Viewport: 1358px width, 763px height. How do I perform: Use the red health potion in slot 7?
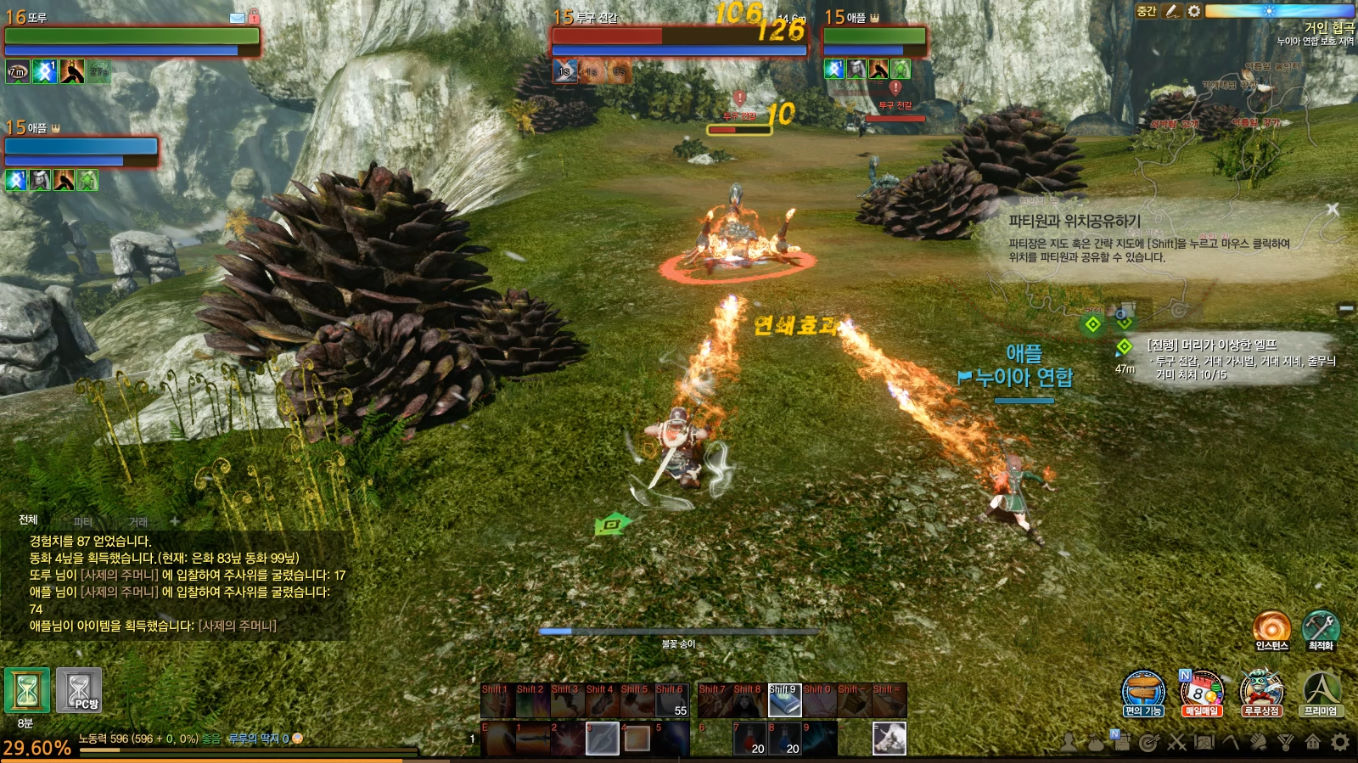pyautogui.click(x=749, y=738)
